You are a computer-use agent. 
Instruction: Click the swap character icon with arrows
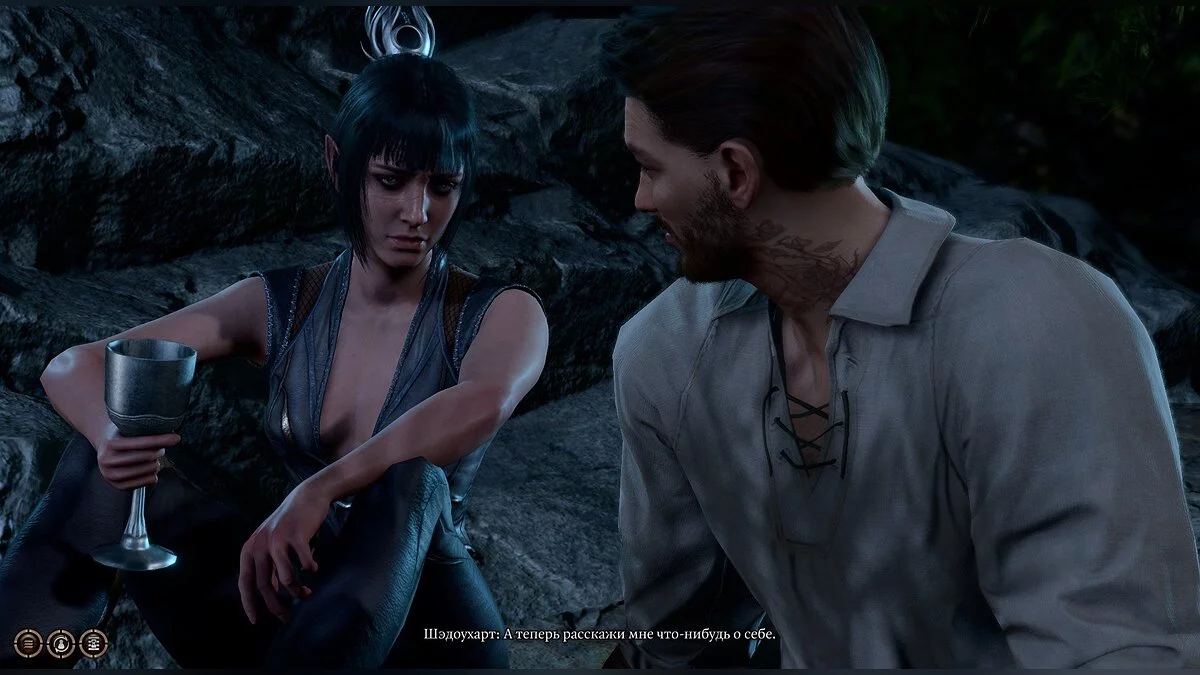point(62,643)
